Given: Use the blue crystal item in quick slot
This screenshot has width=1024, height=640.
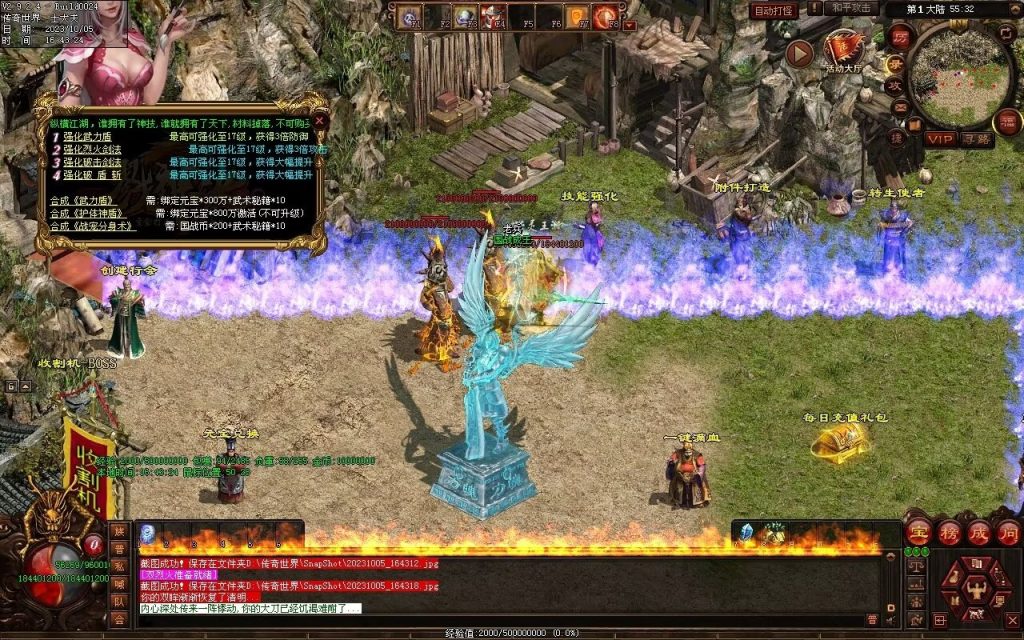Looking at the screenshot, I should point(745,532).
